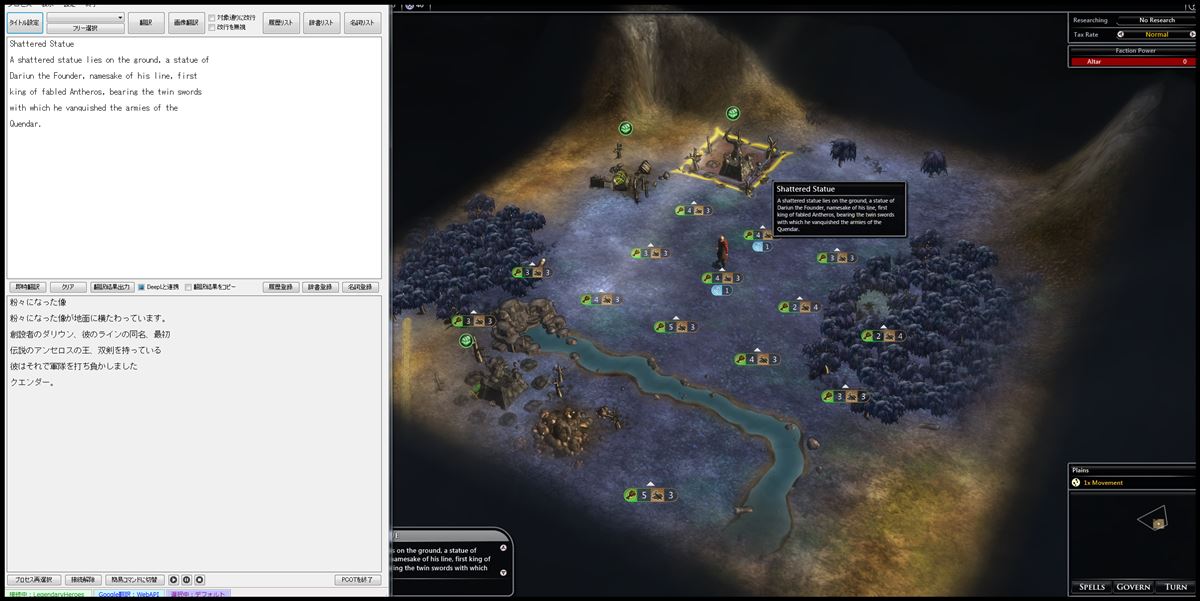End the turn with Turn button
Screen dimensions: 1200x601
pyautogui.click(x=1176, y=587)
